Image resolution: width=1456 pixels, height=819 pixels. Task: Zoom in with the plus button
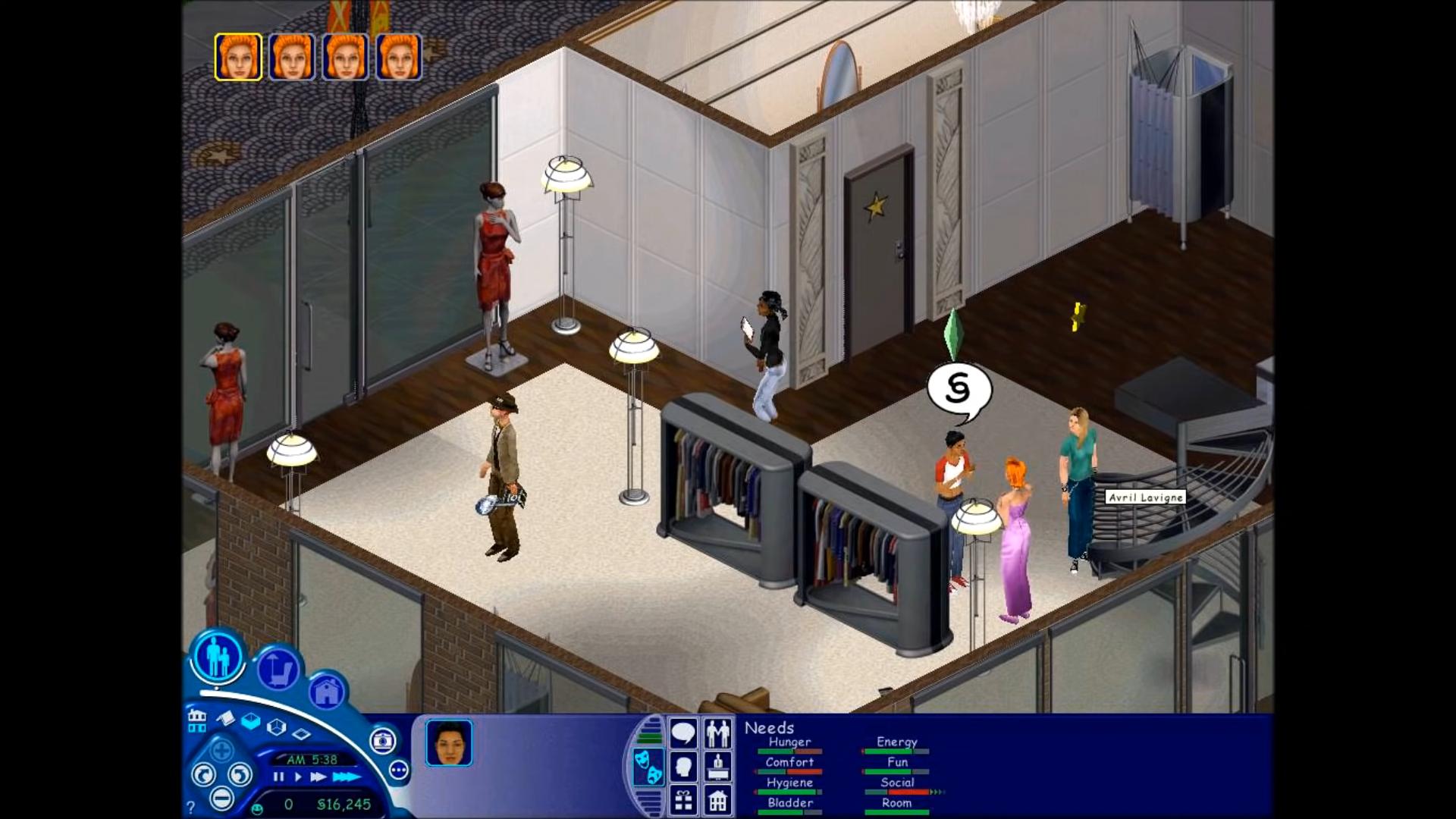click(x=222, y=750)
